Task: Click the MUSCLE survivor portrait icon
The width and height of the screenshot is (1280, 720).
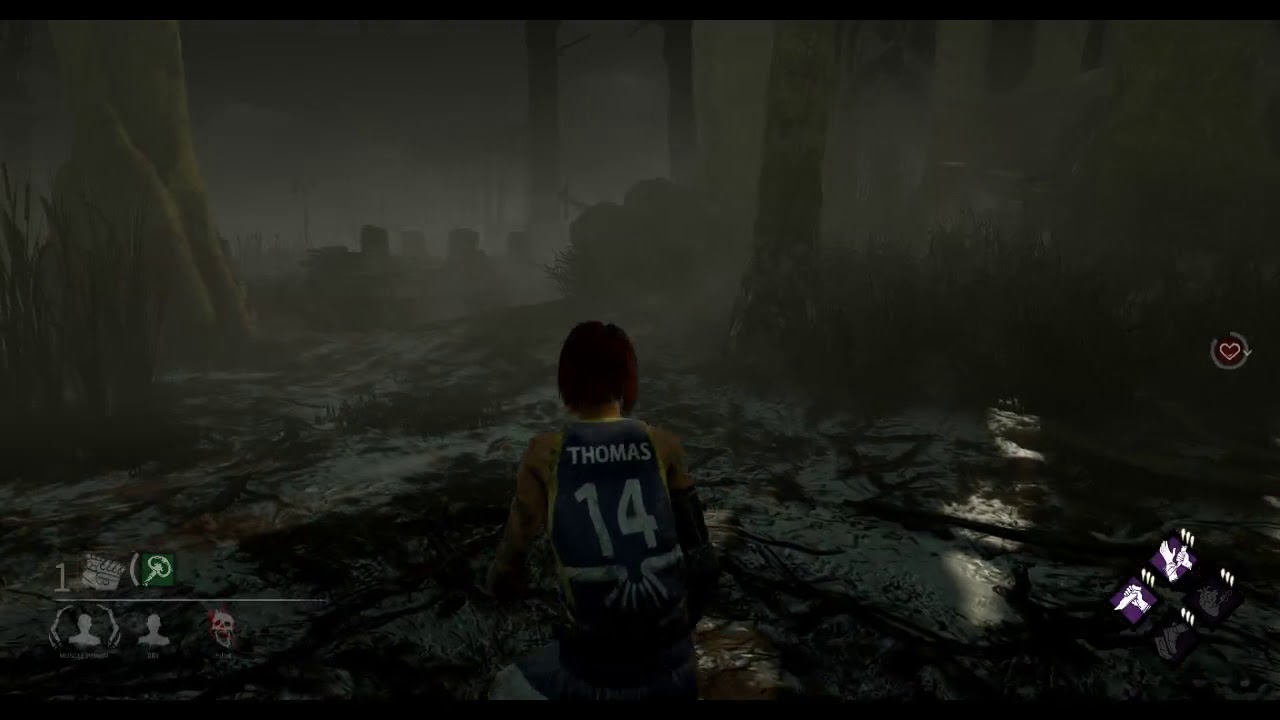Action: coord(83,627)
